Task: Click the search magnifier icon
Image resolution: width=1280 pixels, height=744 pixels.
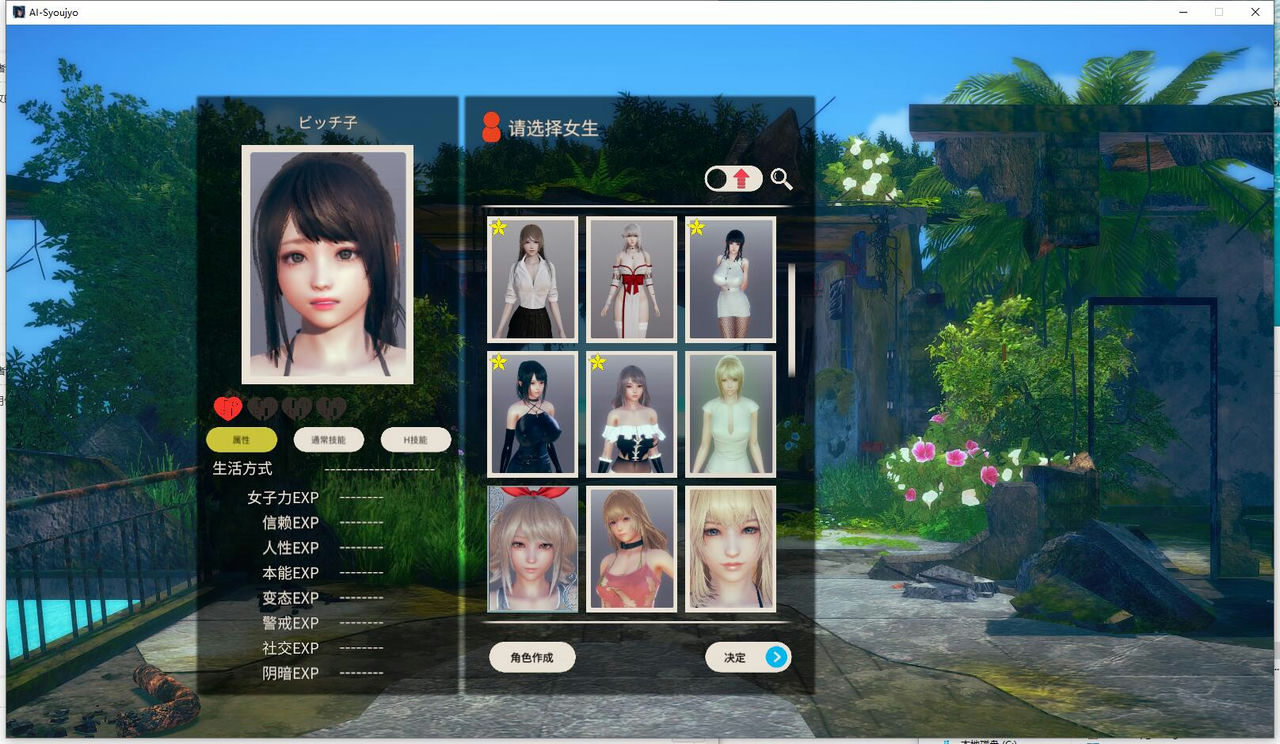Action: 782,180
